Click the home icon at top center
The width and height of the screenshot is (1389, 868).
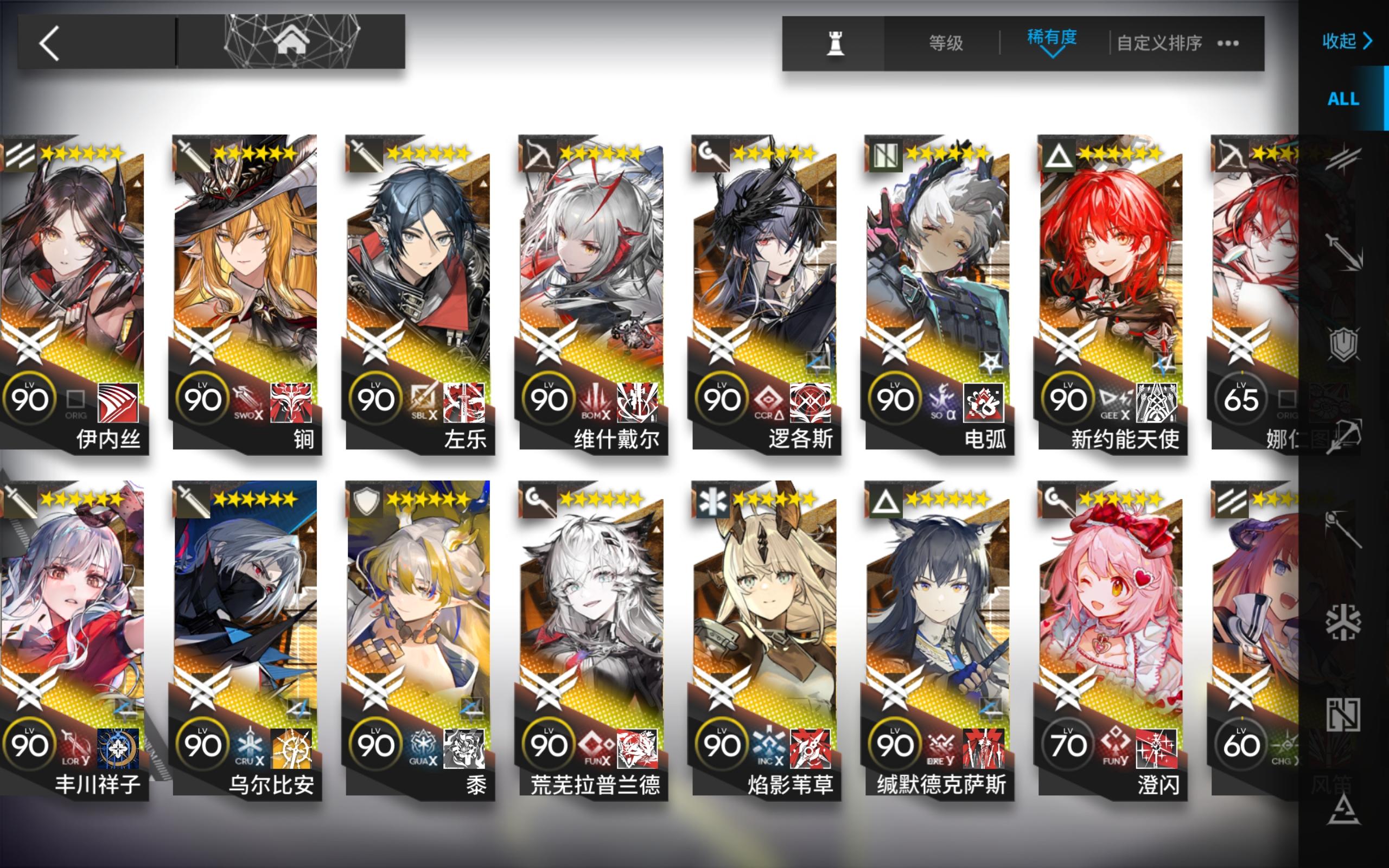point(293,41)
